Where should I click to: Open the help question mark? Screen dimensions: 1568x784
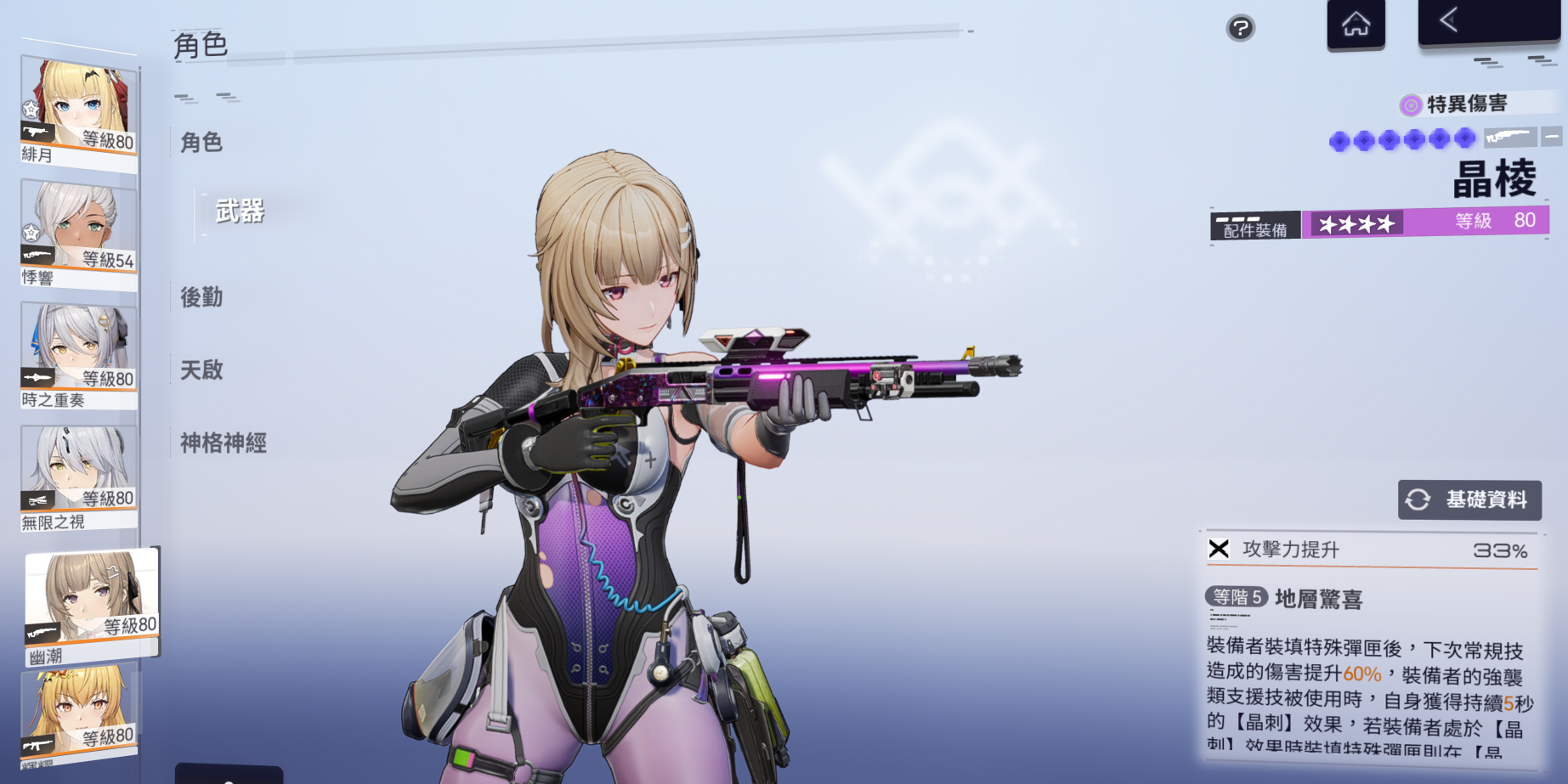(1240, 28)
